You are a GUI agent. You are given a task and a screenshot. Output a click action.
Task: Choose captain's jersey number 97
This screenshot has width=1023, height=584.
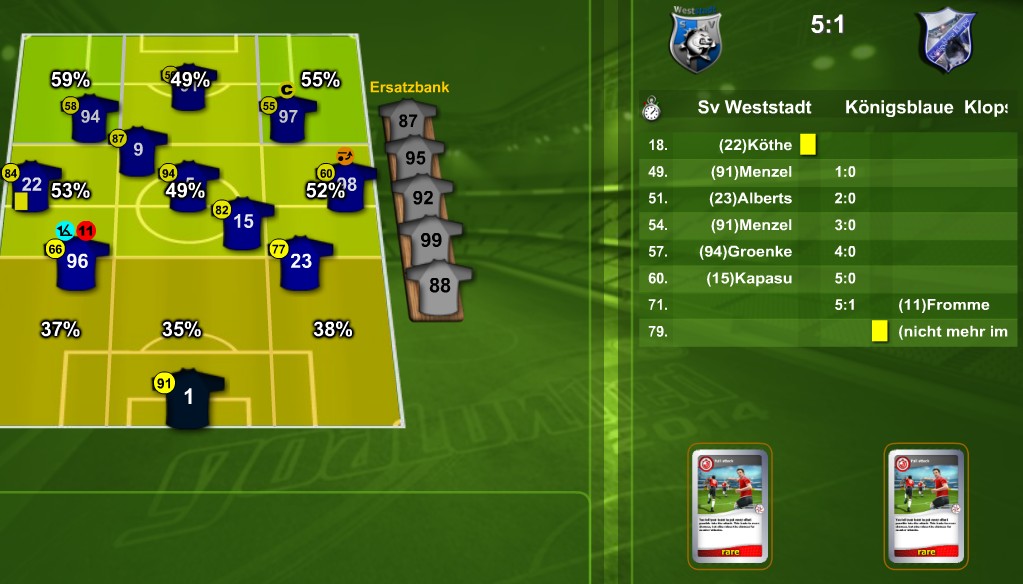(292, 117)
